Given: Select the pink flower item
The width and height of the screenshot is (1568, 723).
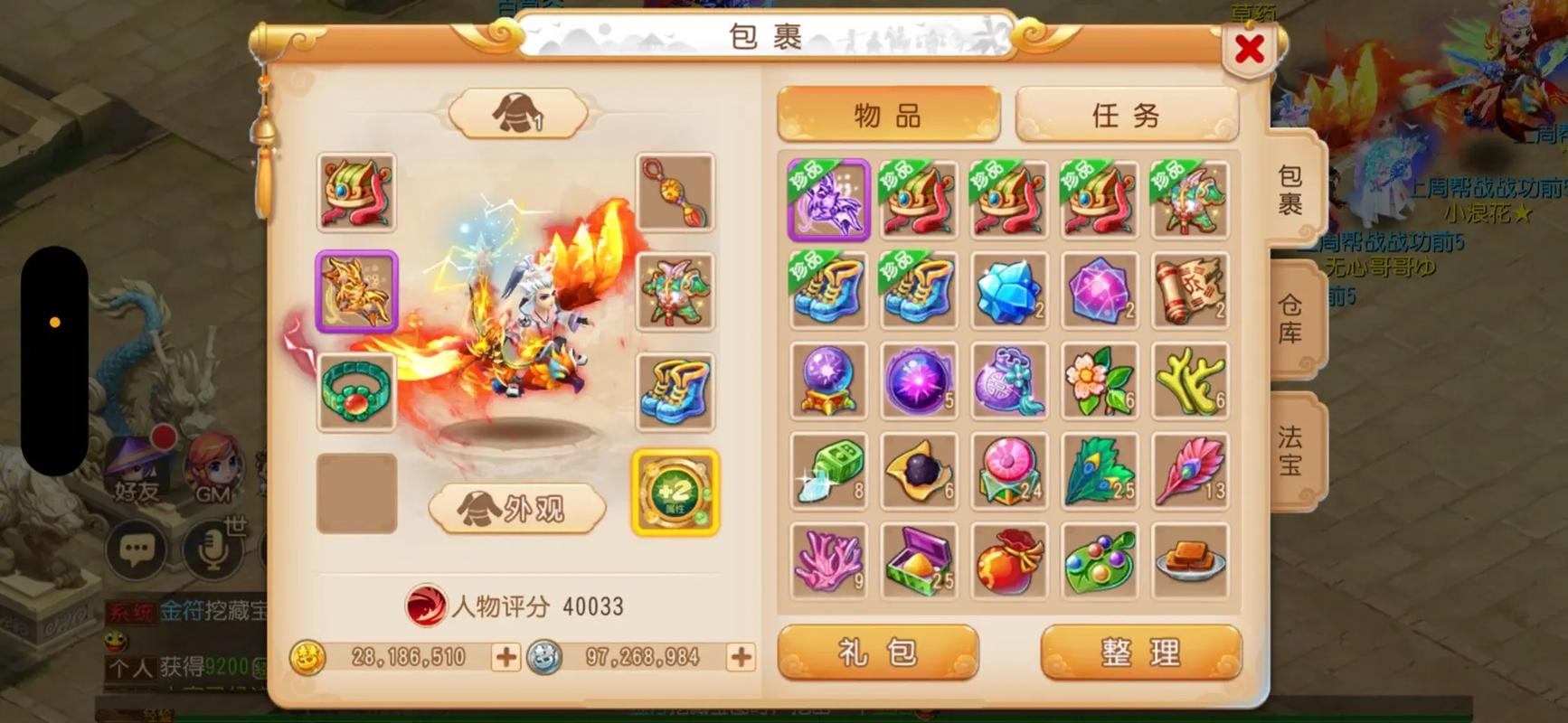Looking at the screenshot, I should pyautogui.click(x=1099, y=381).
